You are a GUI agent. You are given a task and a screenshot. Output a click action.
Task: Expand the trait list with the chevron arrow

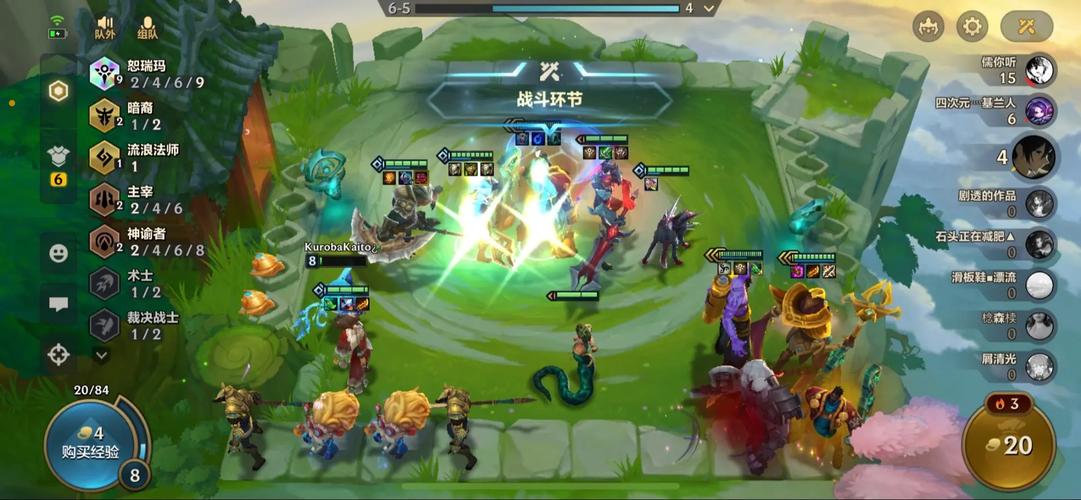(x=102, y=354)
